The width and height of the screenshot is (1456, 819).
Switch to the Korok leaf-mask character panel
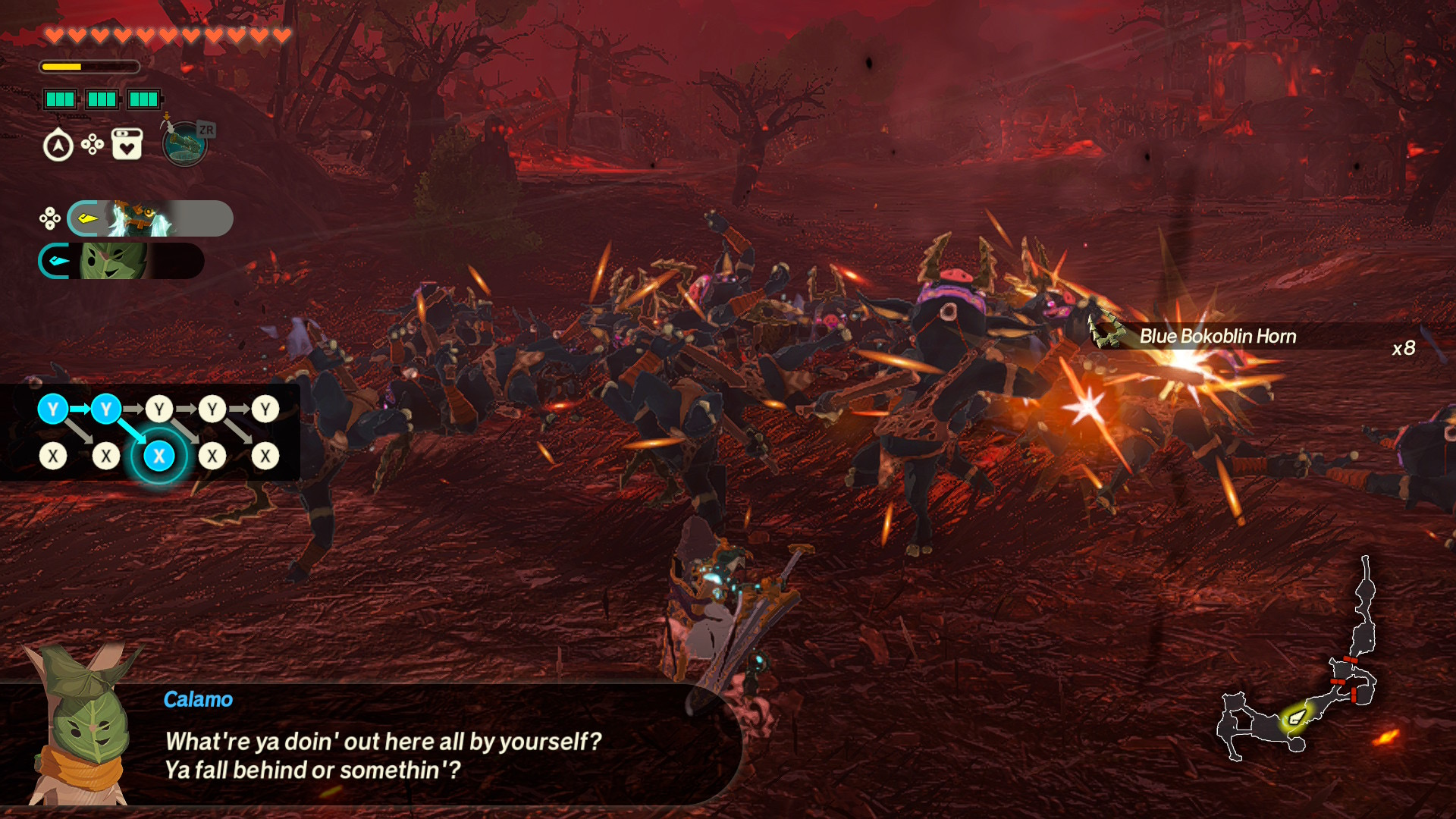click(x=121, y=262)
